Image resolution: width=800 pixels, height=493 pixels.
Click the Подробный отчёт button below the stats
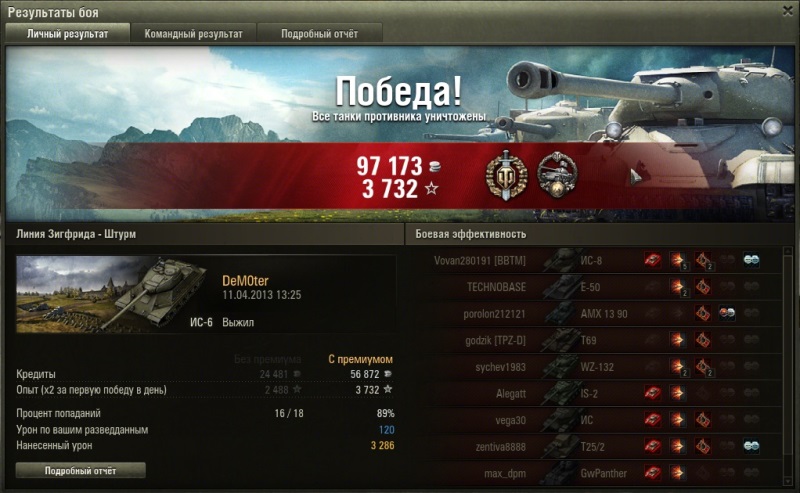click(x=81, y=470)
